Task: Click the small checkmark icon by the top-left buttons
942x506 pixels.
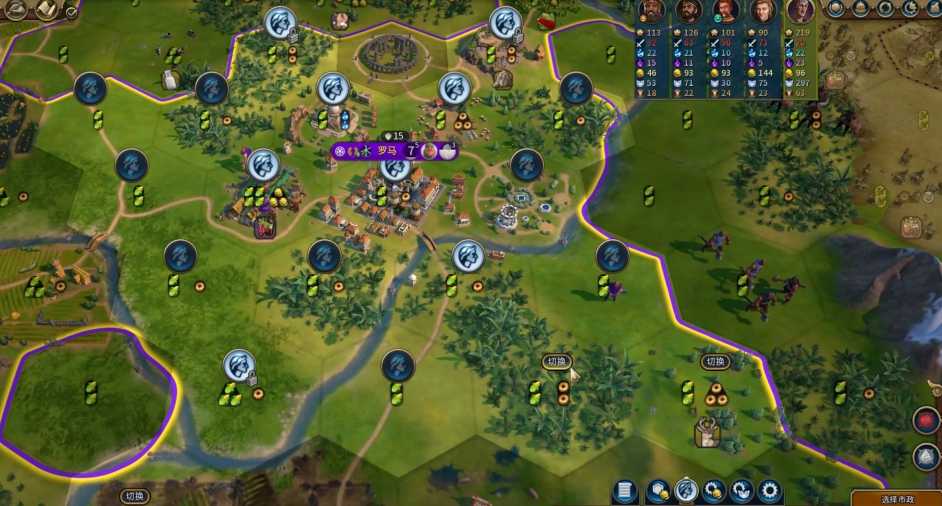Action: point(71,11)
